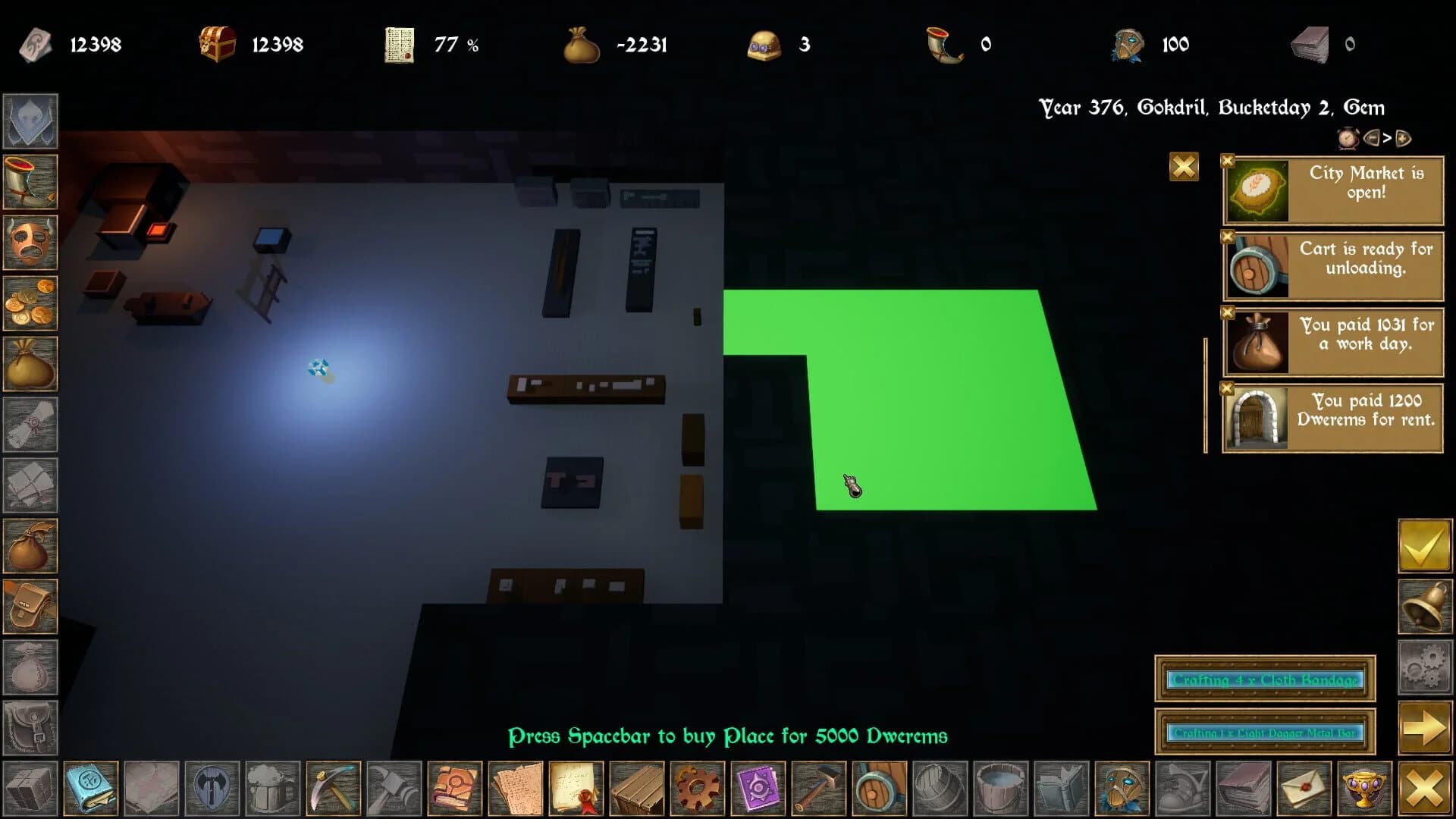1456x819 pixels.
Task: Click the Crafting 4 x Cloth Bandage progress bar
Action: click(x=1265, y=680)
